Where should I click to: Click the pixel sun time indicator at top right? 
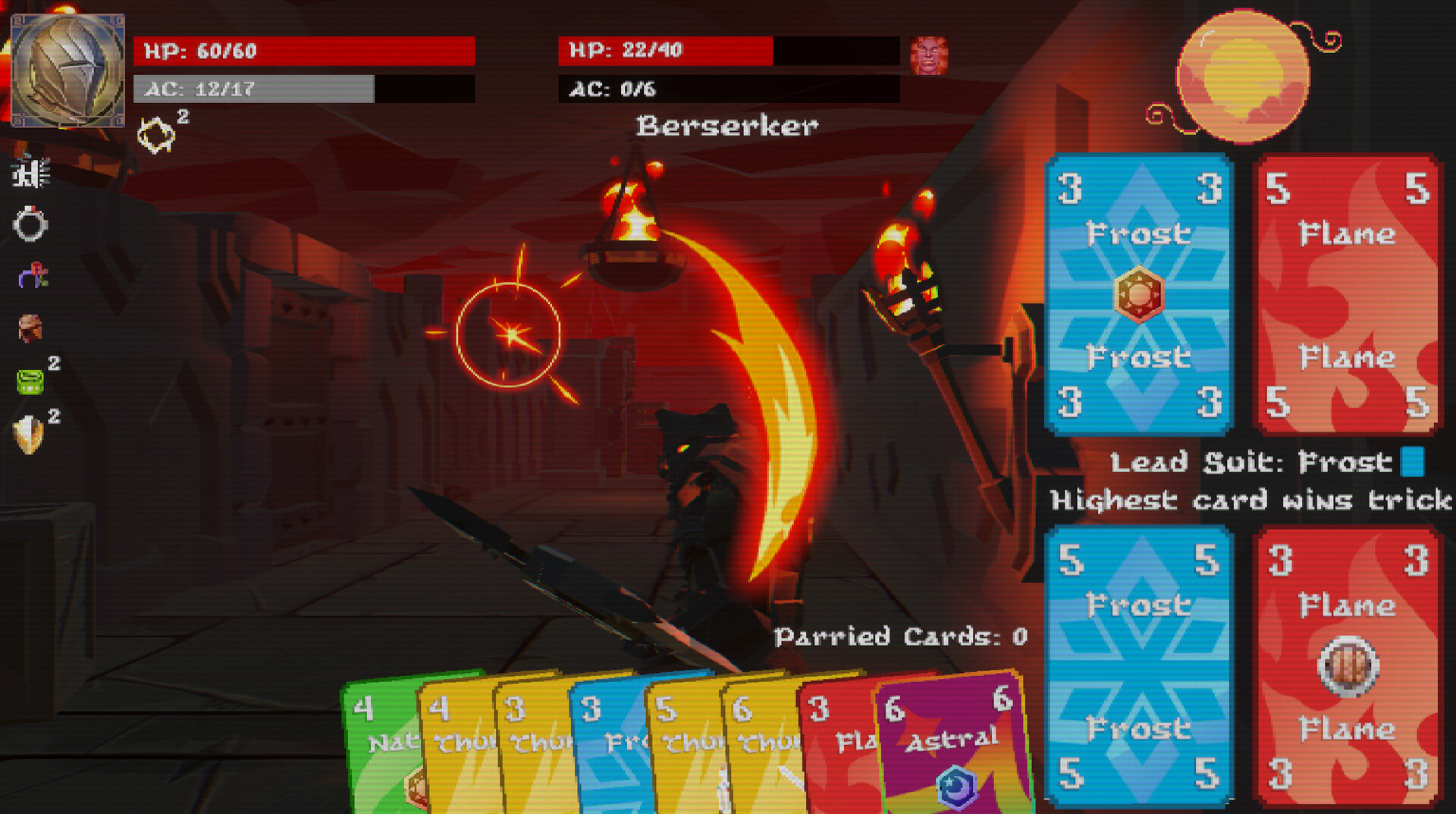tap(1242, 74)
